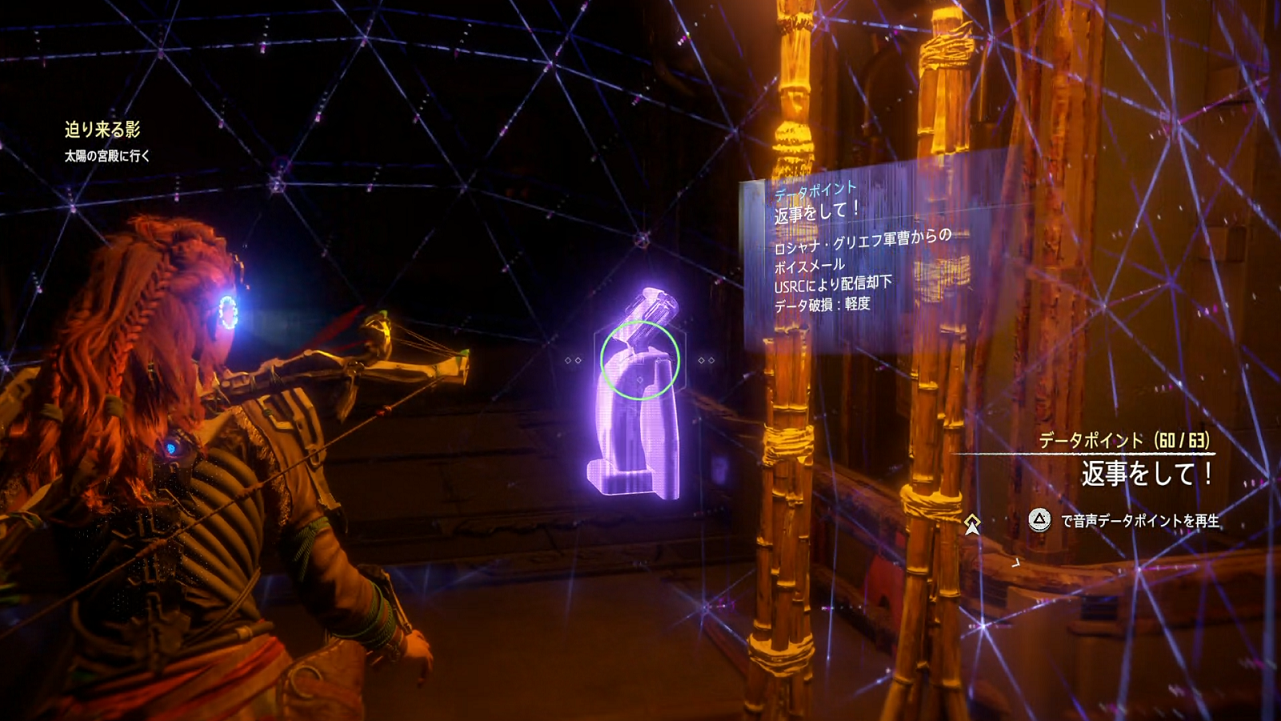The width and height of the screenshot is (1281, 721).
Task: Click the quest waypoint marker icon
Action: [972, 524]
